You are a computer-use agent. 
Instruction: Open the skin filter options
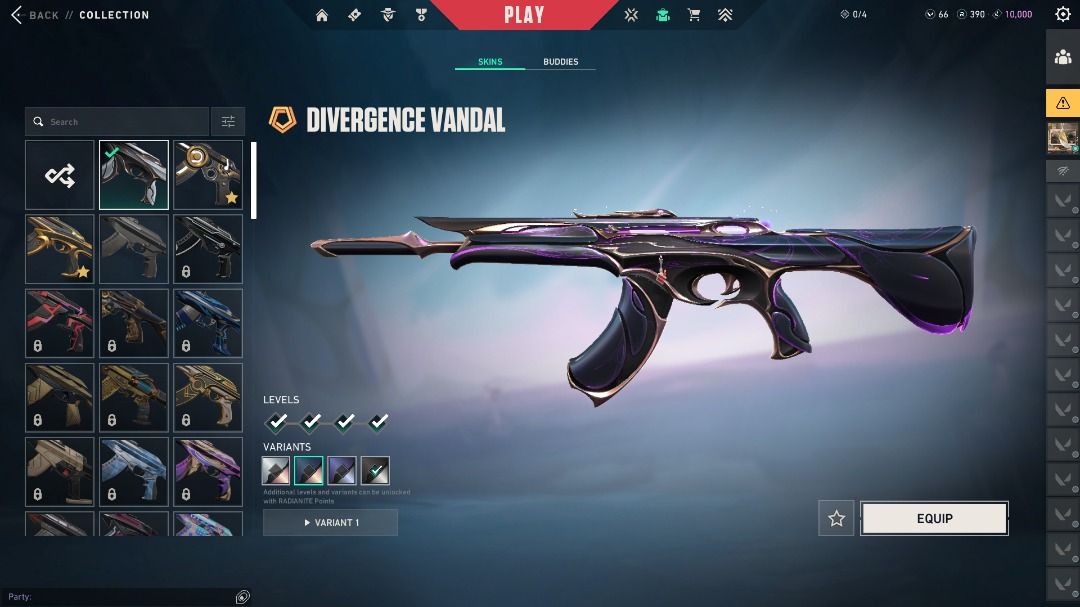coord(228,122)
